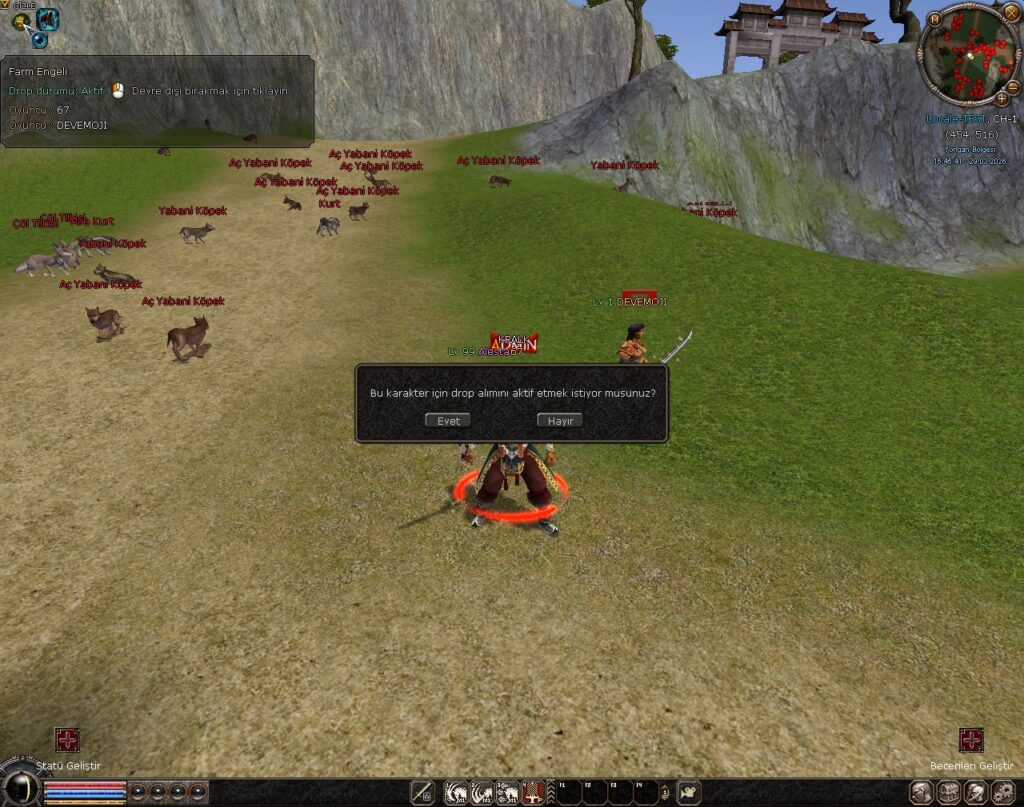The image size is (1024, 807).
Task: Use the red skill in quickslot four
Action: pyautogui.click(x=533, y=793)
